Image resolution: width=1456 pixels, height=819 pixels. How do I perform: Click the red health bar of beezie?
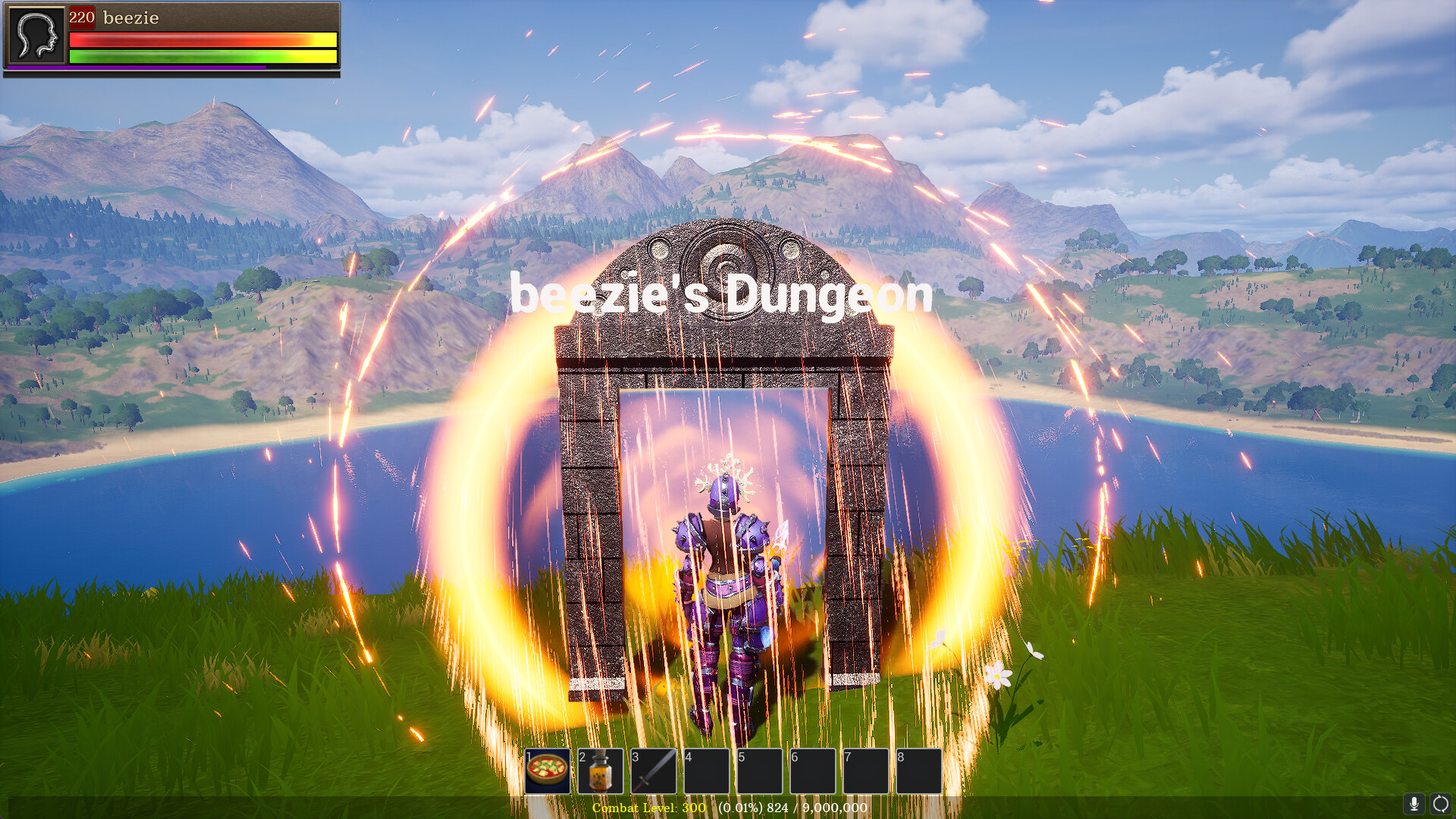coord(201,39)
